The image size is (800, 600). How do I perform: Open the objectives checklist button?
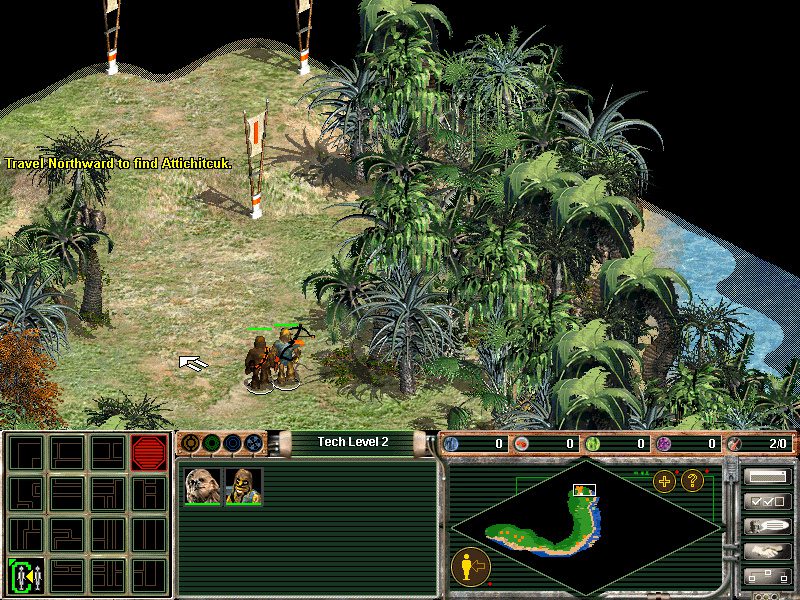pos(767,502)
